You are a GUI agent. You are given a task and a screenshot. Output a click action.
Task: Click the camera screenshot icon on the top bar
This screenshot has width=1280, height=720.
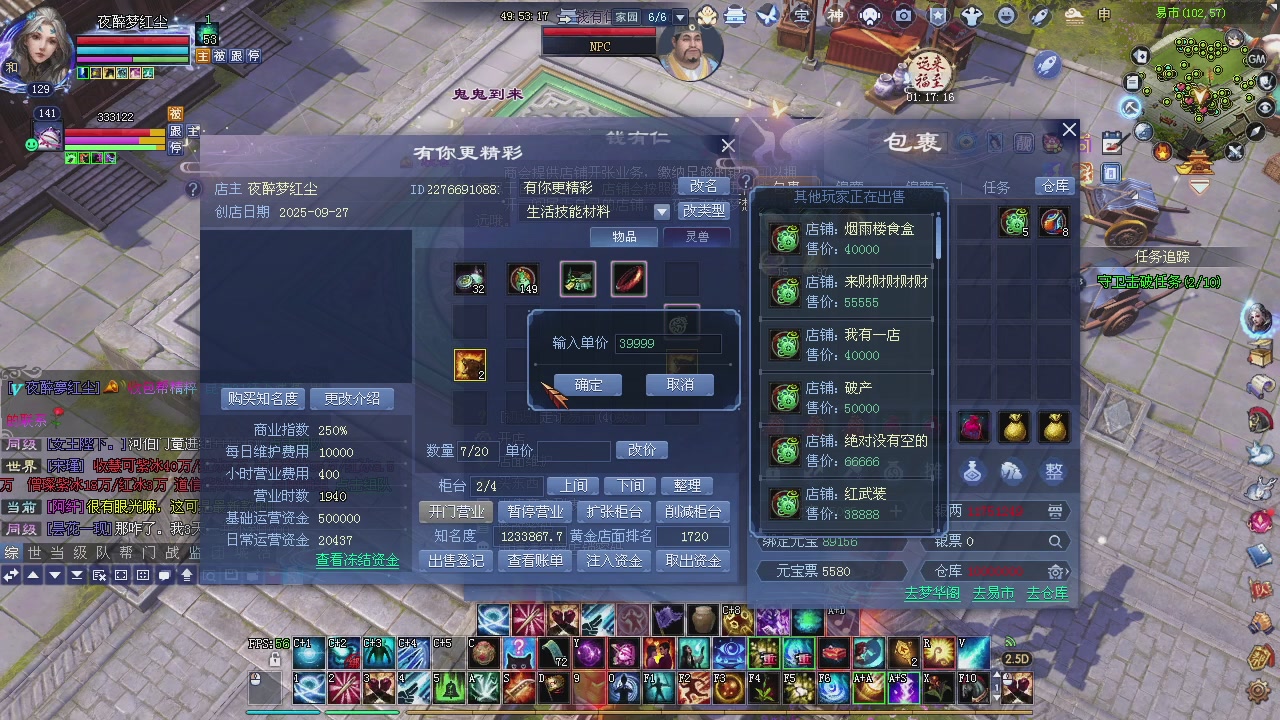(903, 14)
